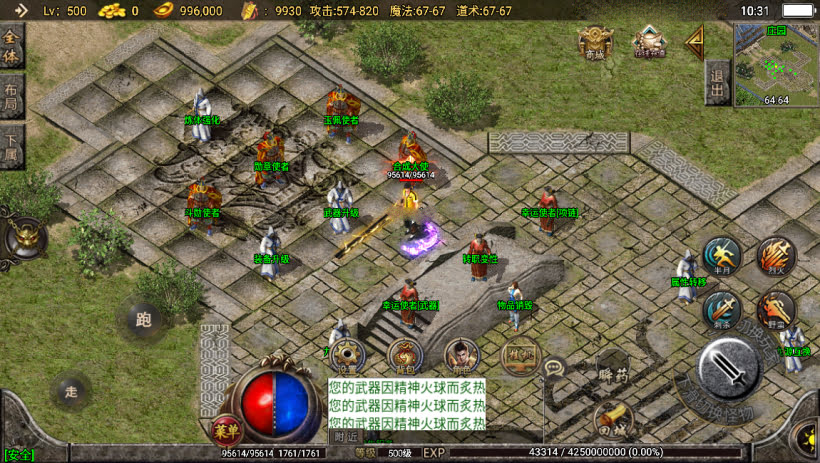
Task: Toggle the 跑 run button
Action: coord(143,320)
